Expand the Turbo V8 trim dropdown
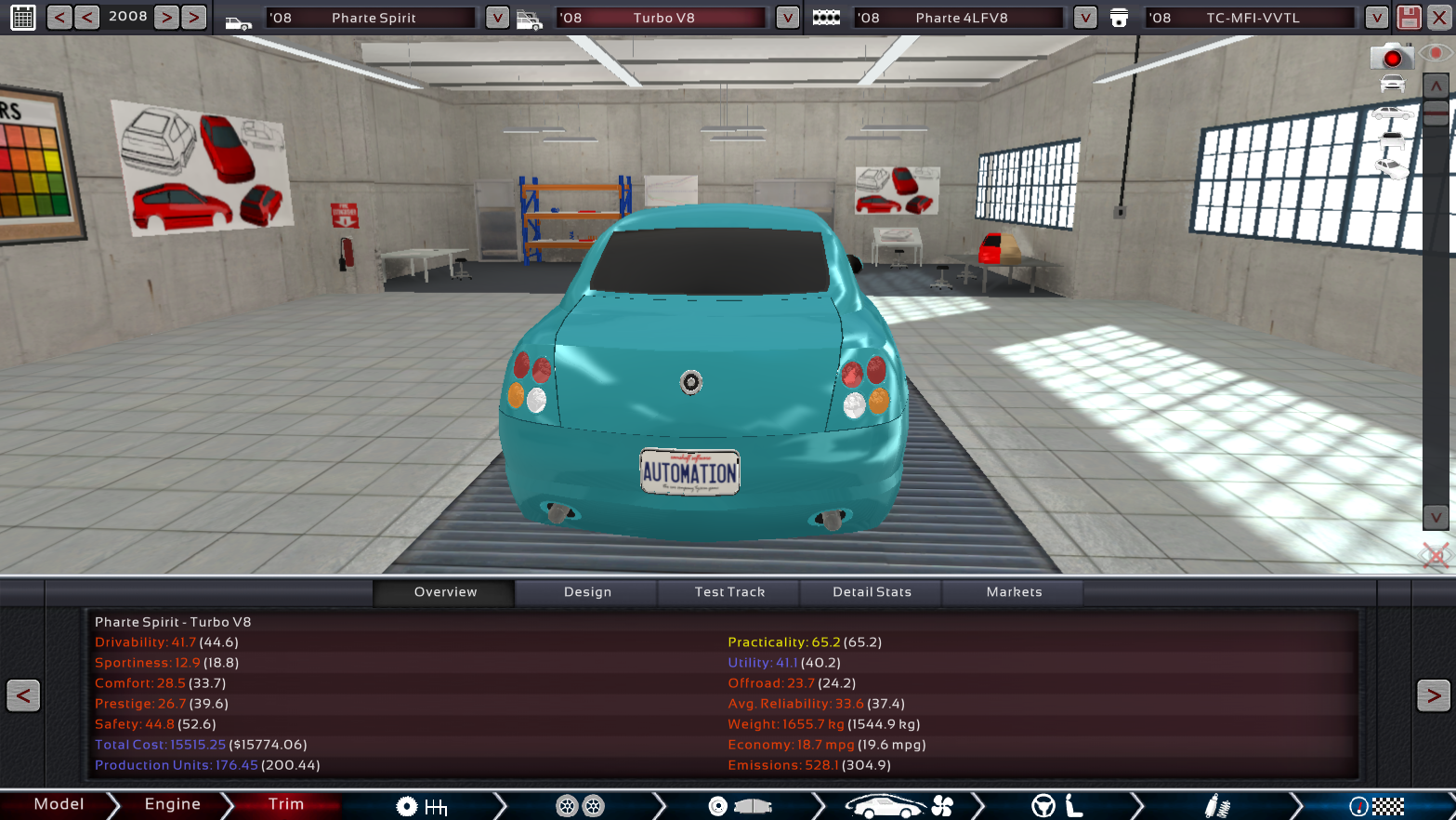Image resolution: width=1456 pixels, height=820 pixels. 786,17
